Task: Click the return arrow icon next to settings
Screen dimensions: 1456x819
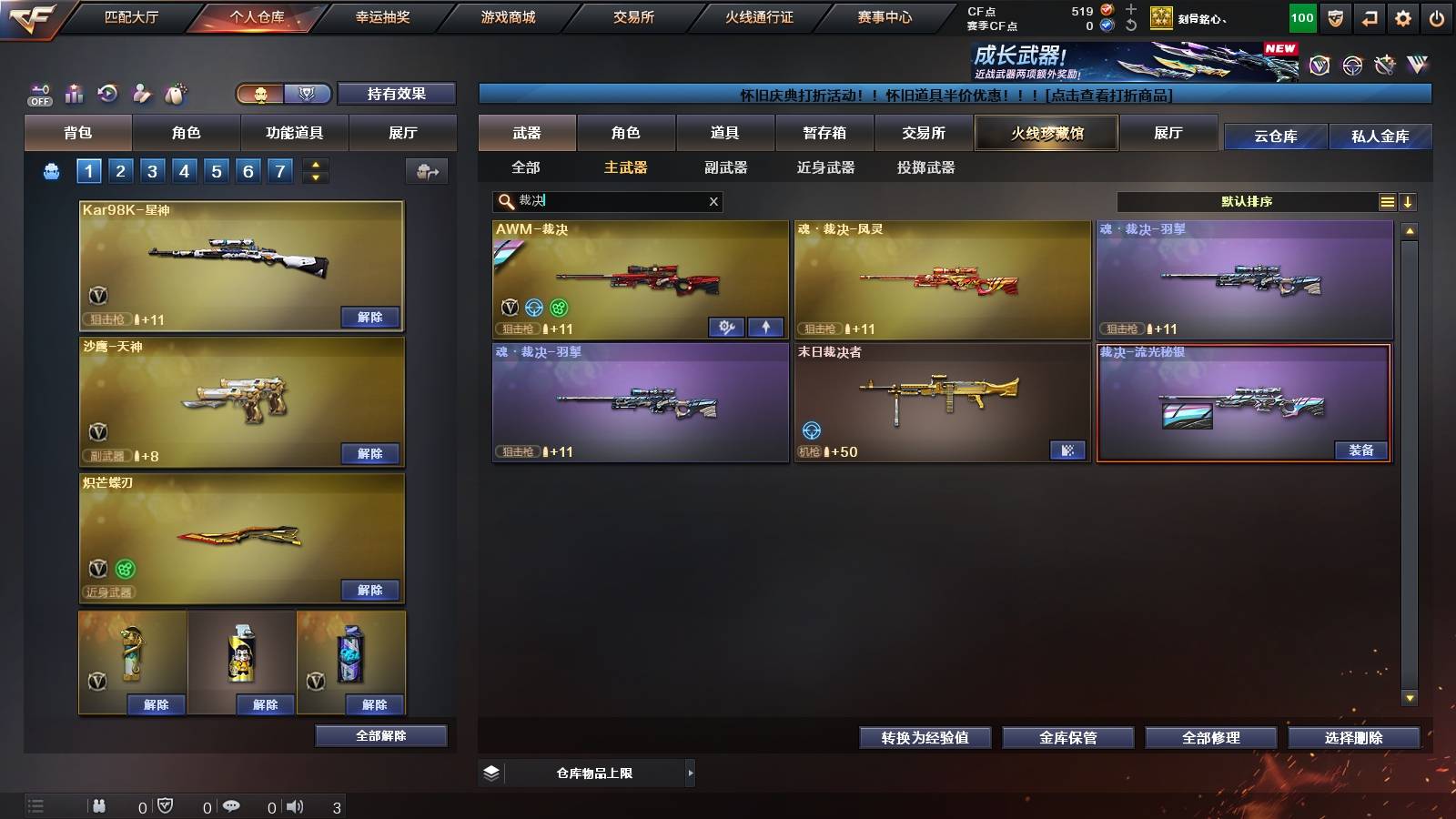Action: tap(1370, 16)
